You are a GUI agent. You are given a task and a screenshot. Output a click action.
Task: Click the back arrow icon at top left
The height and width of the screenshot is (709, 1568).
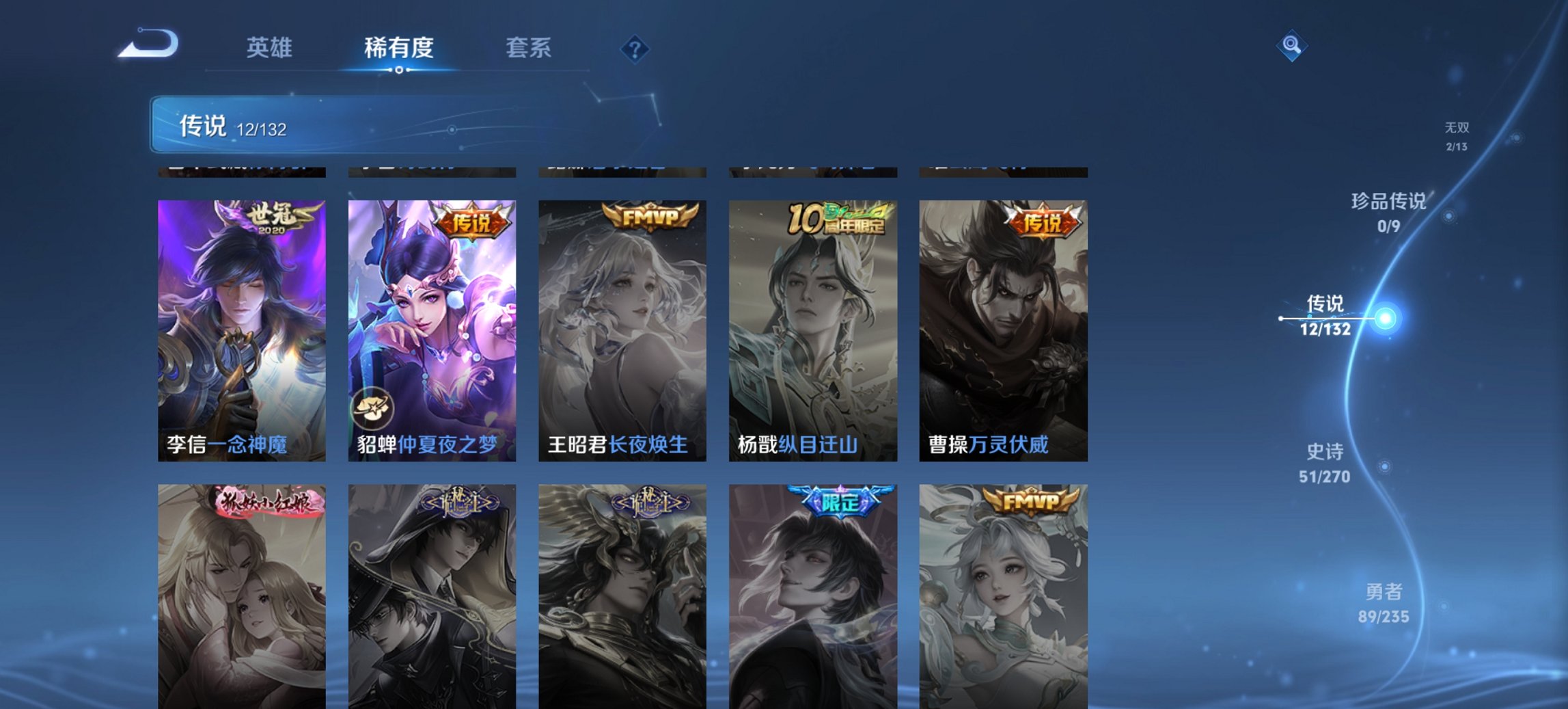[148, 44]
